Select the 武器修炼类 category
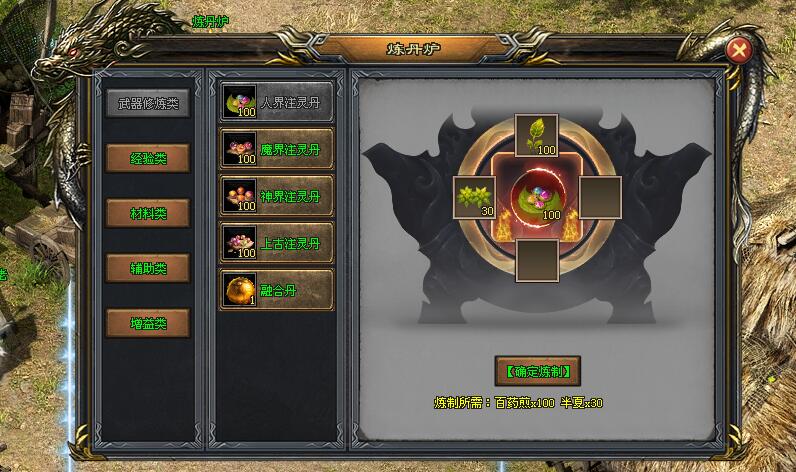Image resolution: width=796 pixels, height=472 pixels. tap(148, 103)
